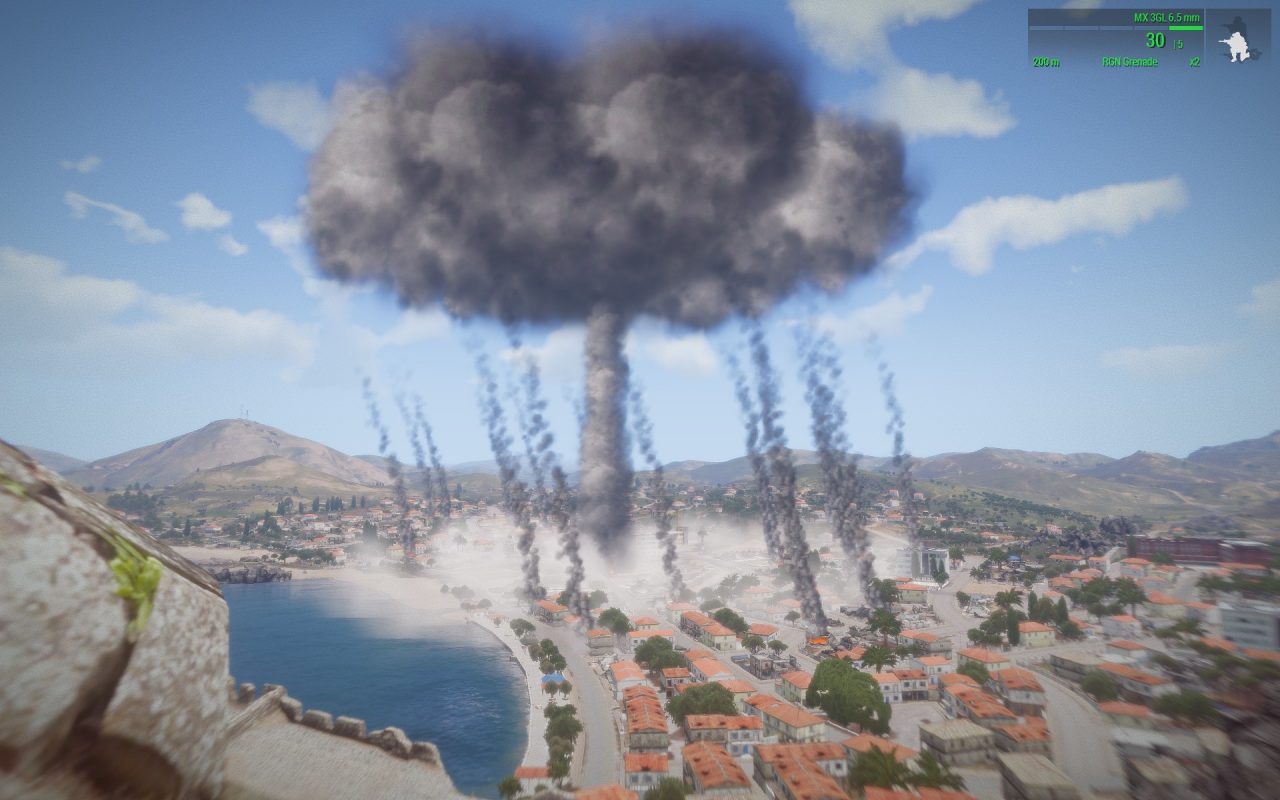Select the MX 3GL 6.5 mm weapon name
Image resolution: width=1280 pixels, height=800 pixels.
pos(1166,18)
